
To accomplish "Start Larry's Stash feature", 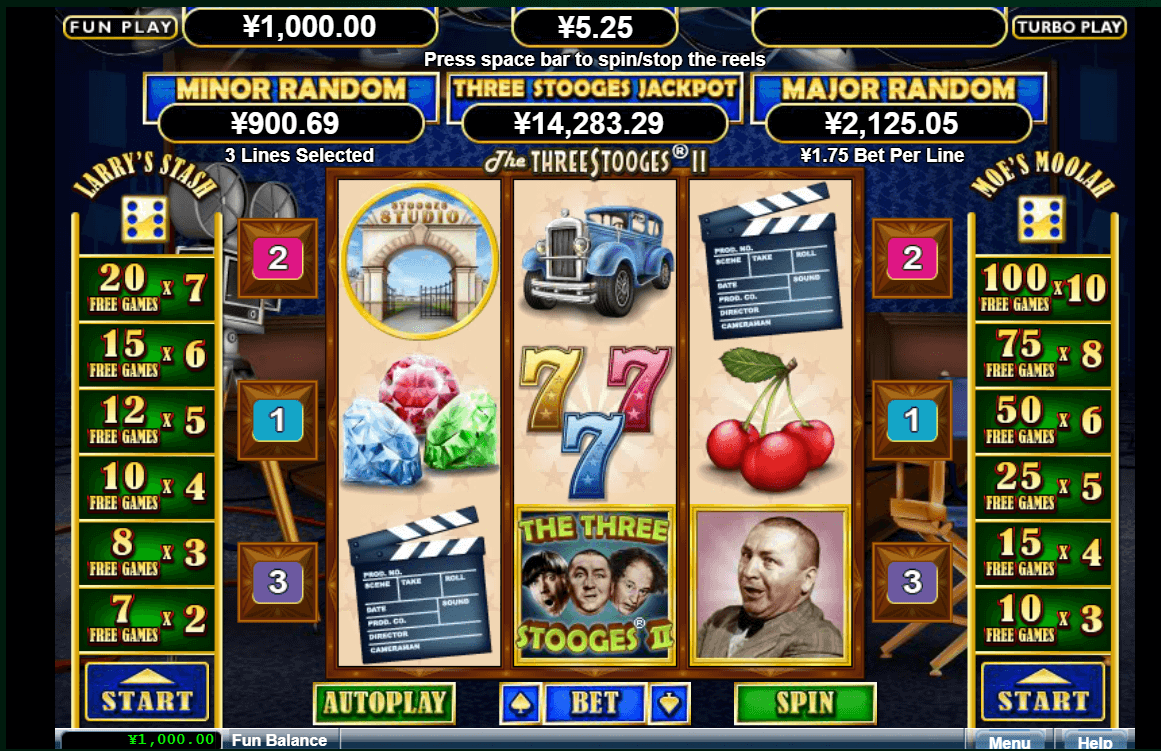I will coord(146,692).
